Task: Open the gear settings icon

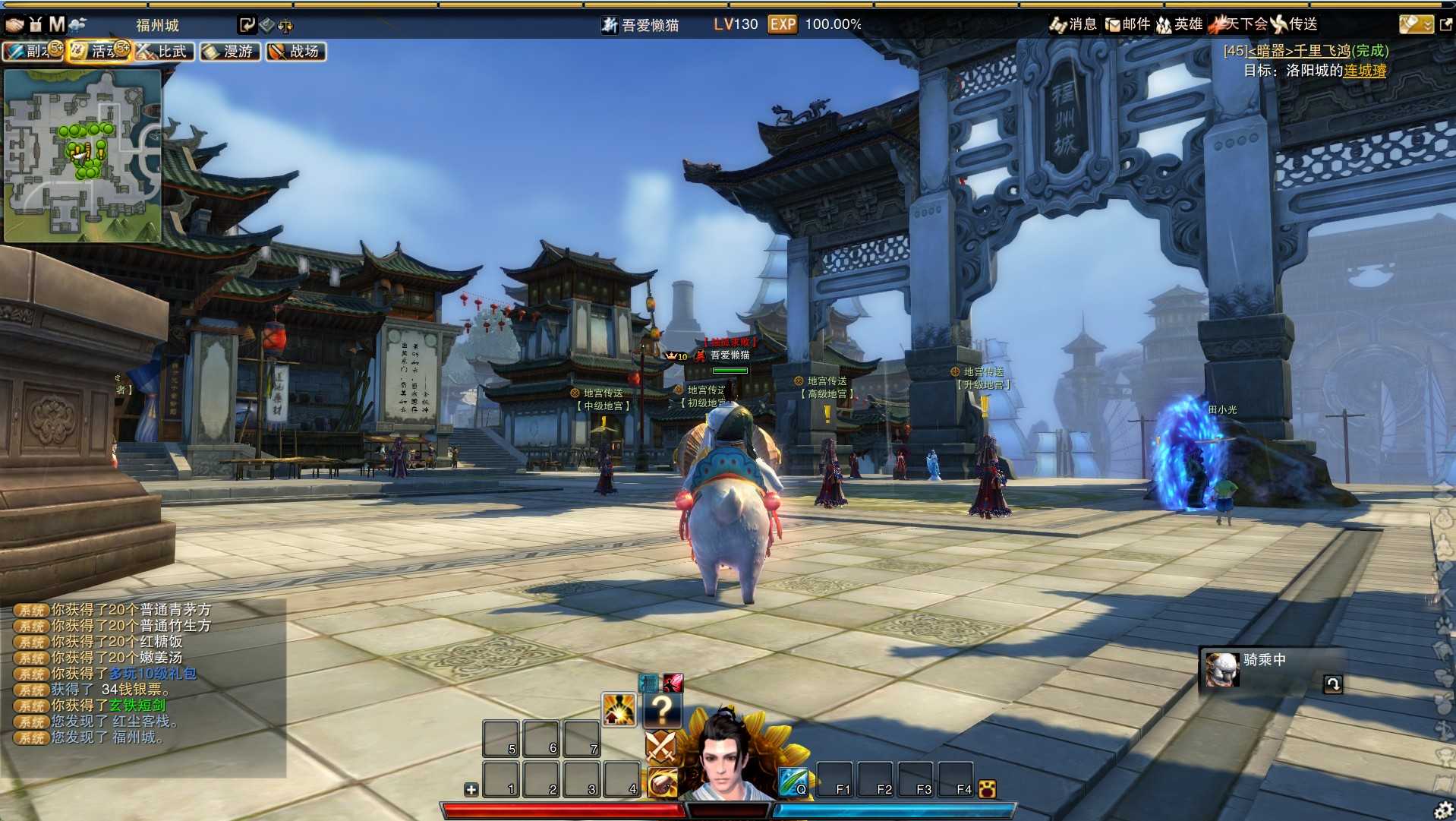Action: point(1443,810)
